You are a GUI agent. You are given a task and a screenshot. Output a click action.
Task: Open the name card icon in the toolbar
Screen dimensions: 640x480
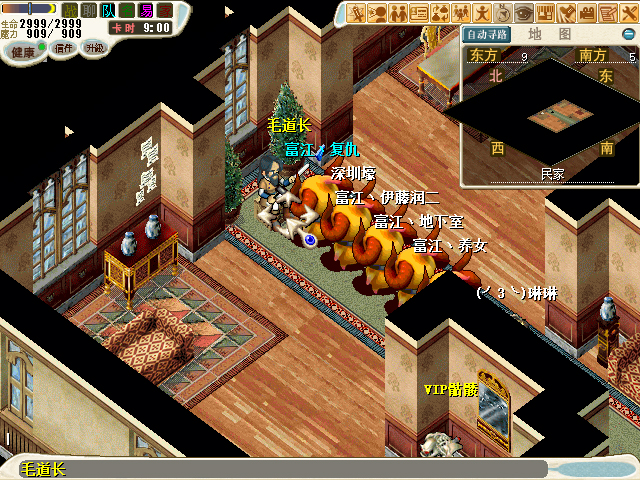click(x=420, y=13)
